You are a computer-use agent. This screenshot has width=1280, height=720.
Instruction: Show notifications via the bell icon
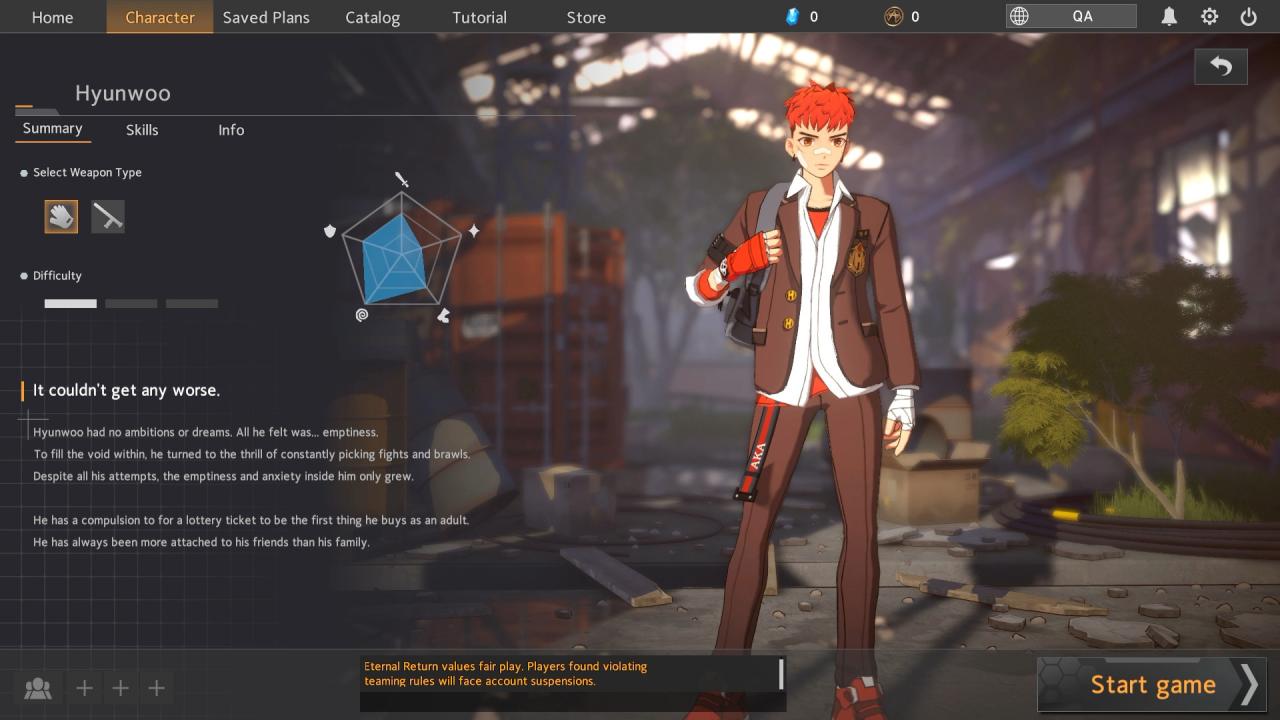point(1168,17)
